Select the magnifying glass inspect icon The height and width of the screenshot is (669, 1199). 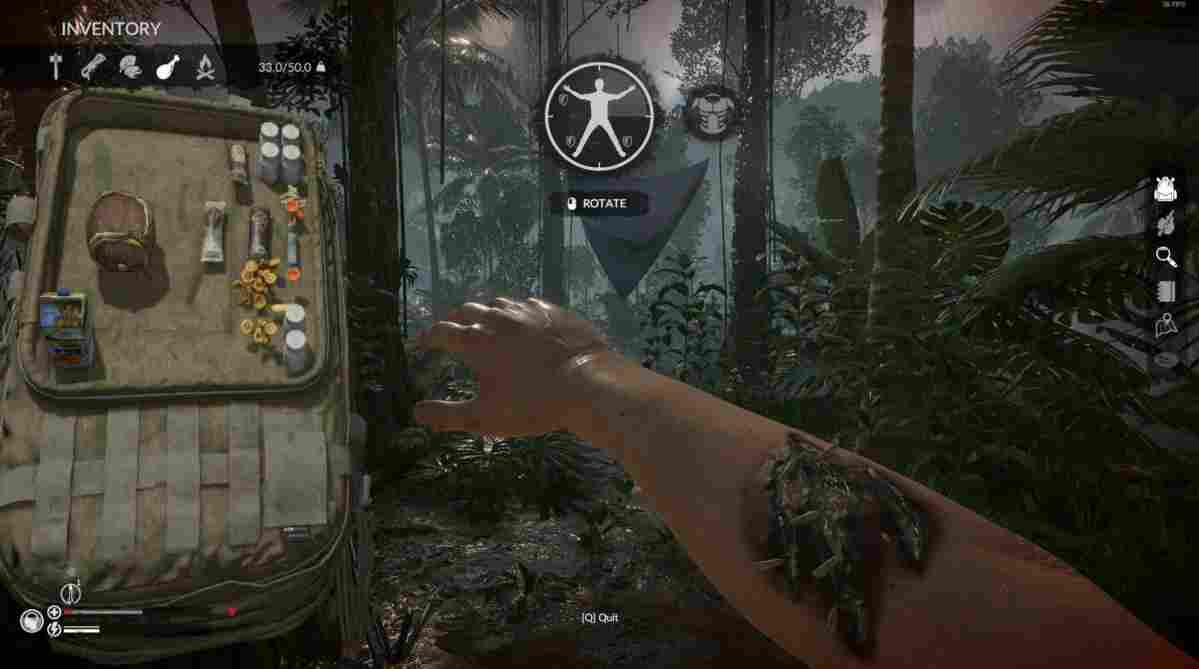pos(1166,257)
